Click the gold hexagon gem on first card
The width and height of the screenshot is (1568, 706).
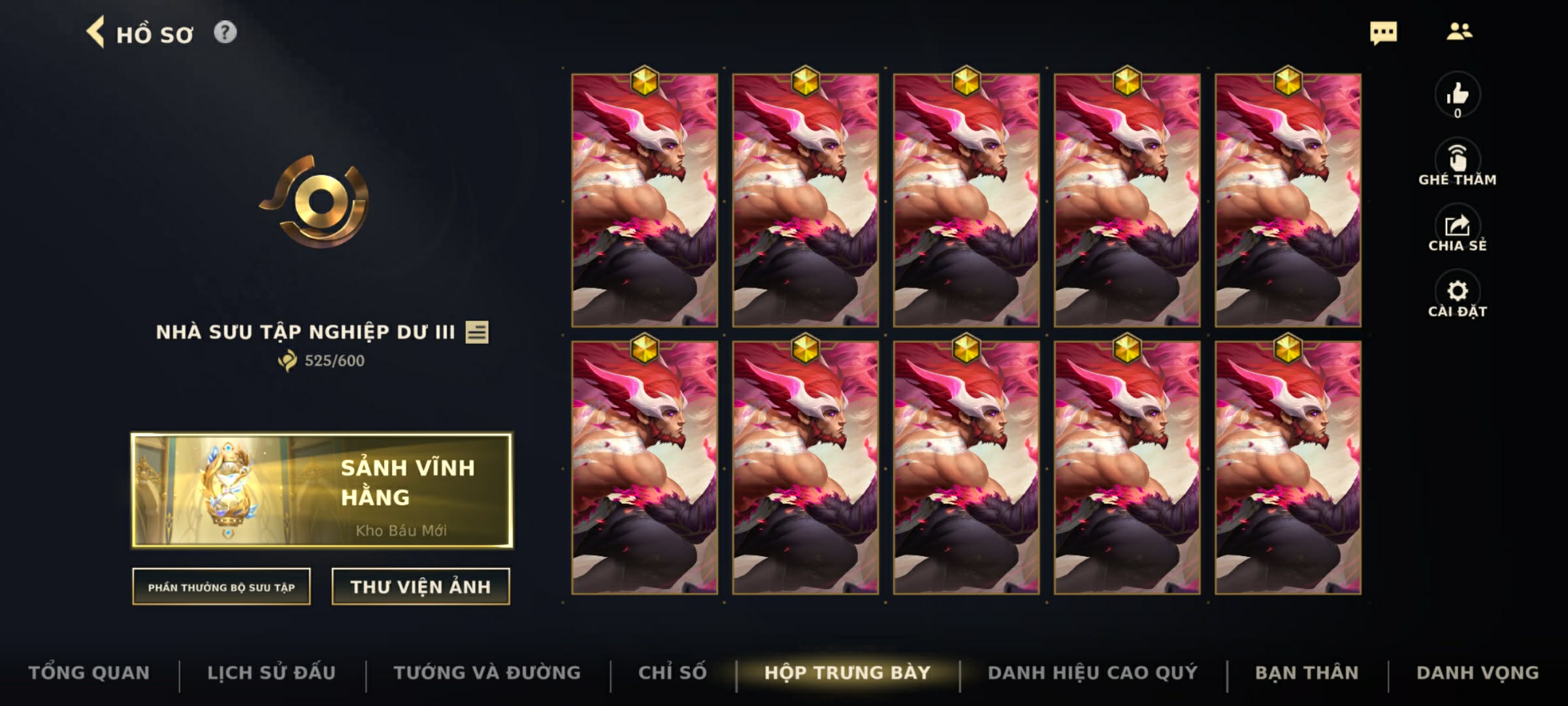pos(645,80)
